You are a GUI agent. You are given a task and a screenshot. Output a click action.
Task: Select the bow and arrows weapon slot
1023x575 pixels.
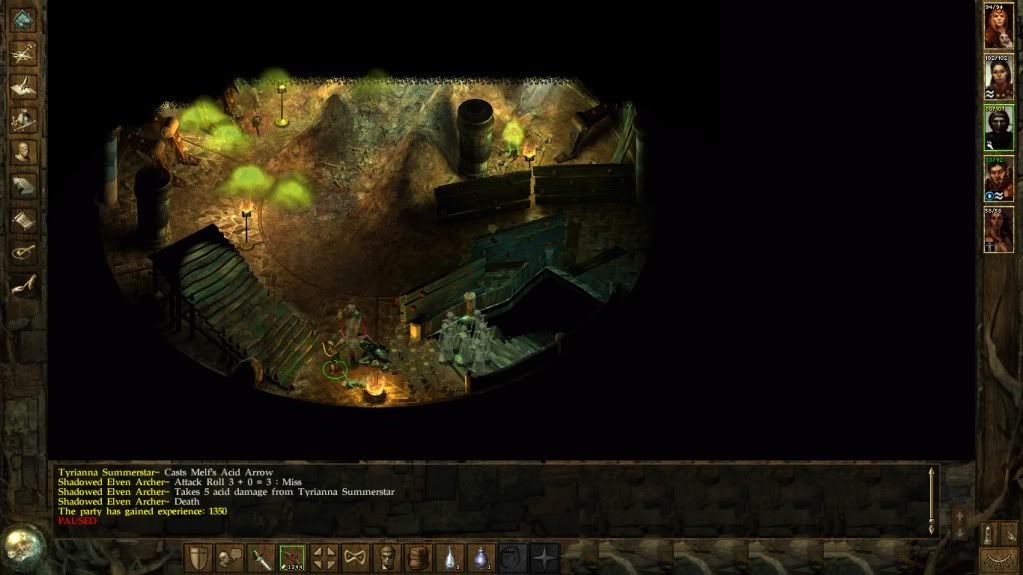pyautogui.click(x=293, y=558)
